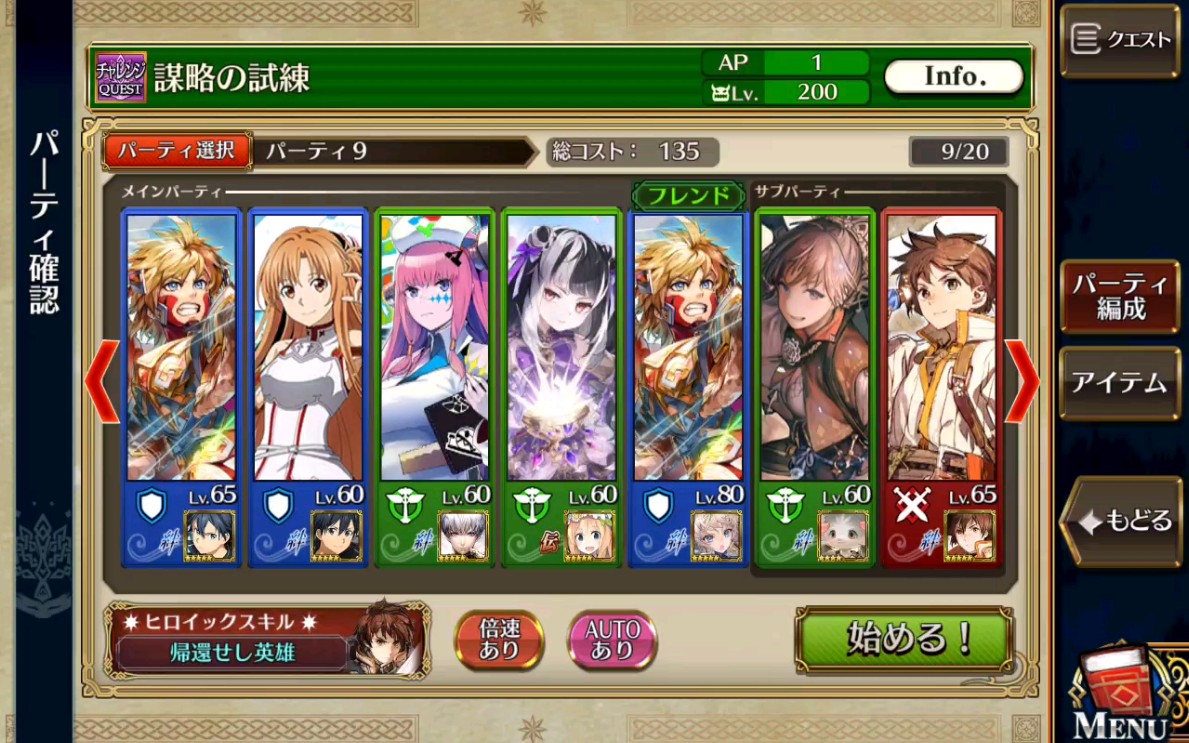Switch to next party with right arrow

[x=1021, y=381]
